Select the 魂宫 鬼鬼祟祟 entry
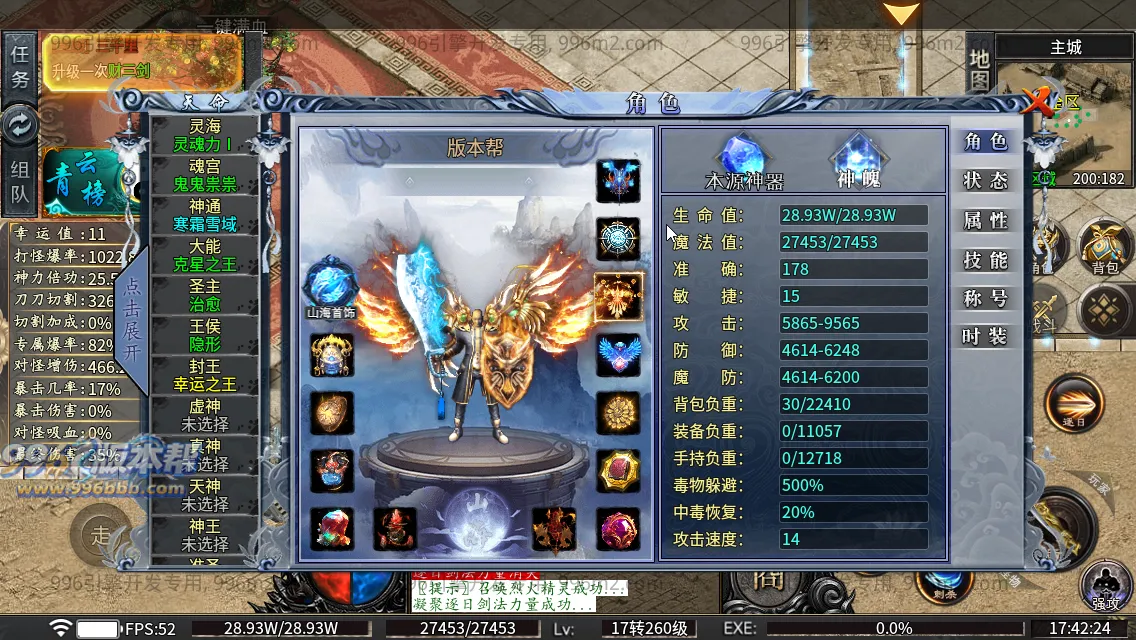 204,176
